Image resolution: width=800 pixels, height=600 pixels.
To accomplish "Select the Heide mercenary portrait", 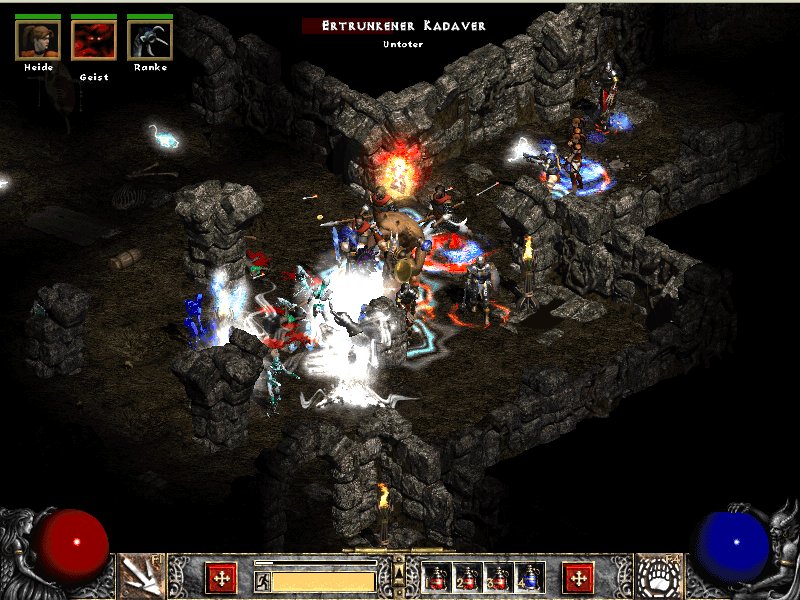I will click(x=38, y=39).
